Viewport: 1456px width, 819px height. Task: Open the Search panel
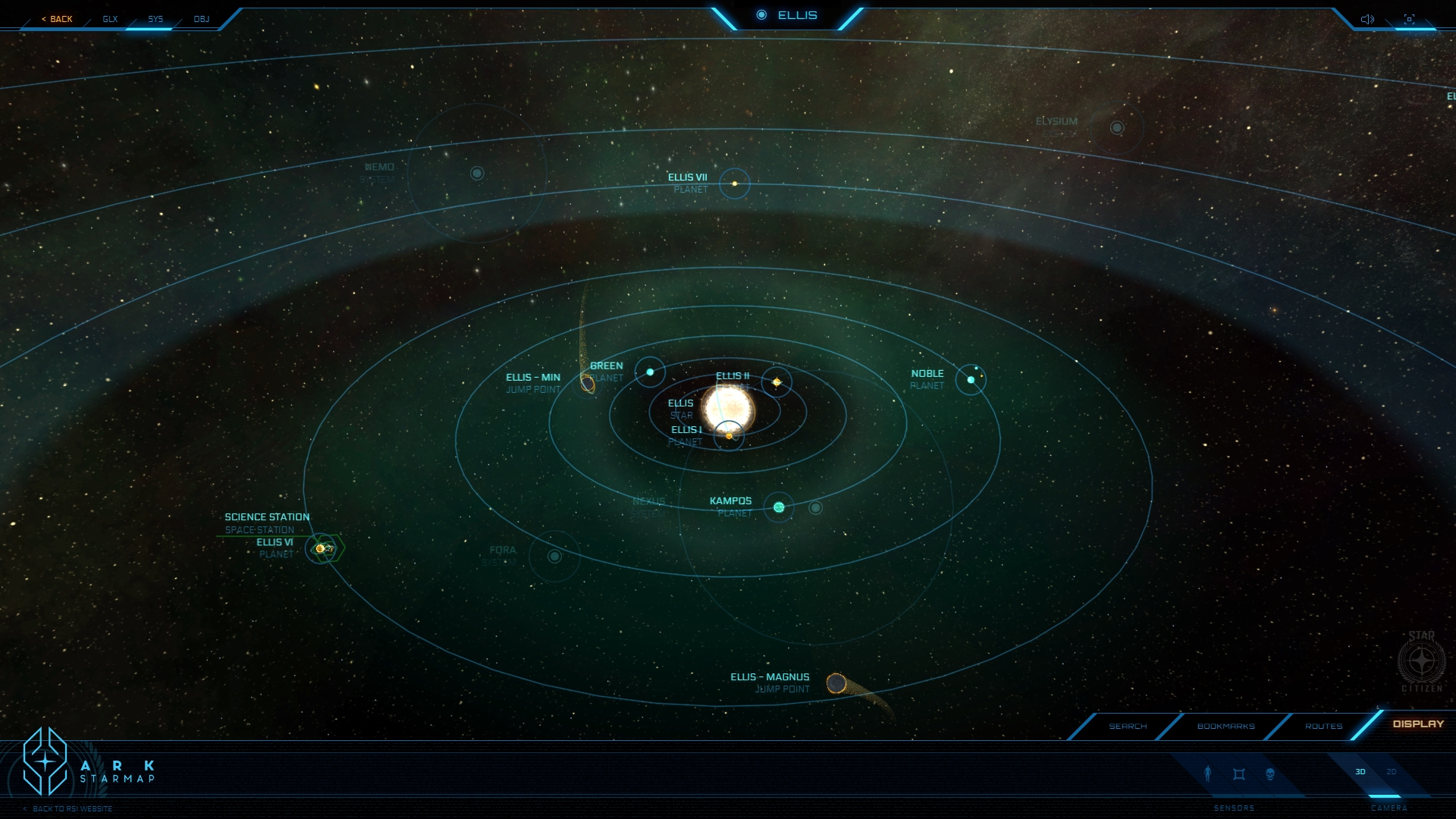[1128, 726]
